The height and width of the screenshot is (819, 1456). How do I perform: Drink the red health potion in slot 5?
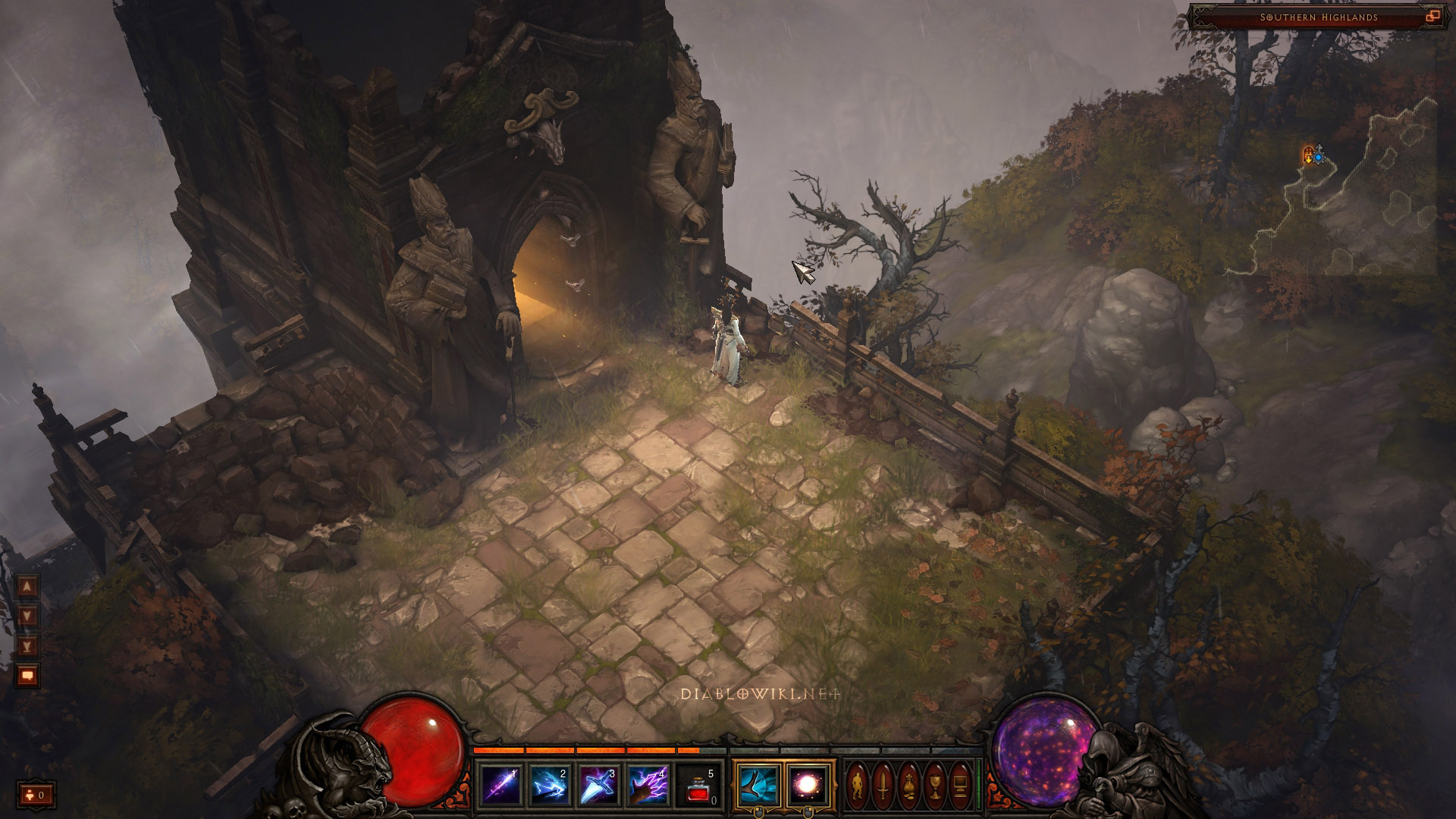pyautogui.click(x=698, y=786)
